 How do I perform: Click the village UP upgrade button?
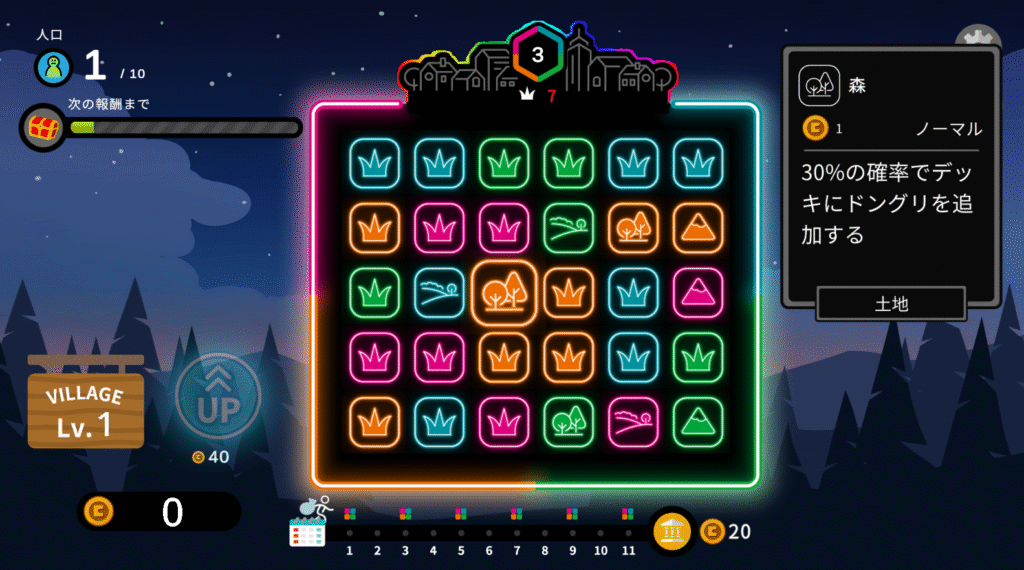(218, 397)
